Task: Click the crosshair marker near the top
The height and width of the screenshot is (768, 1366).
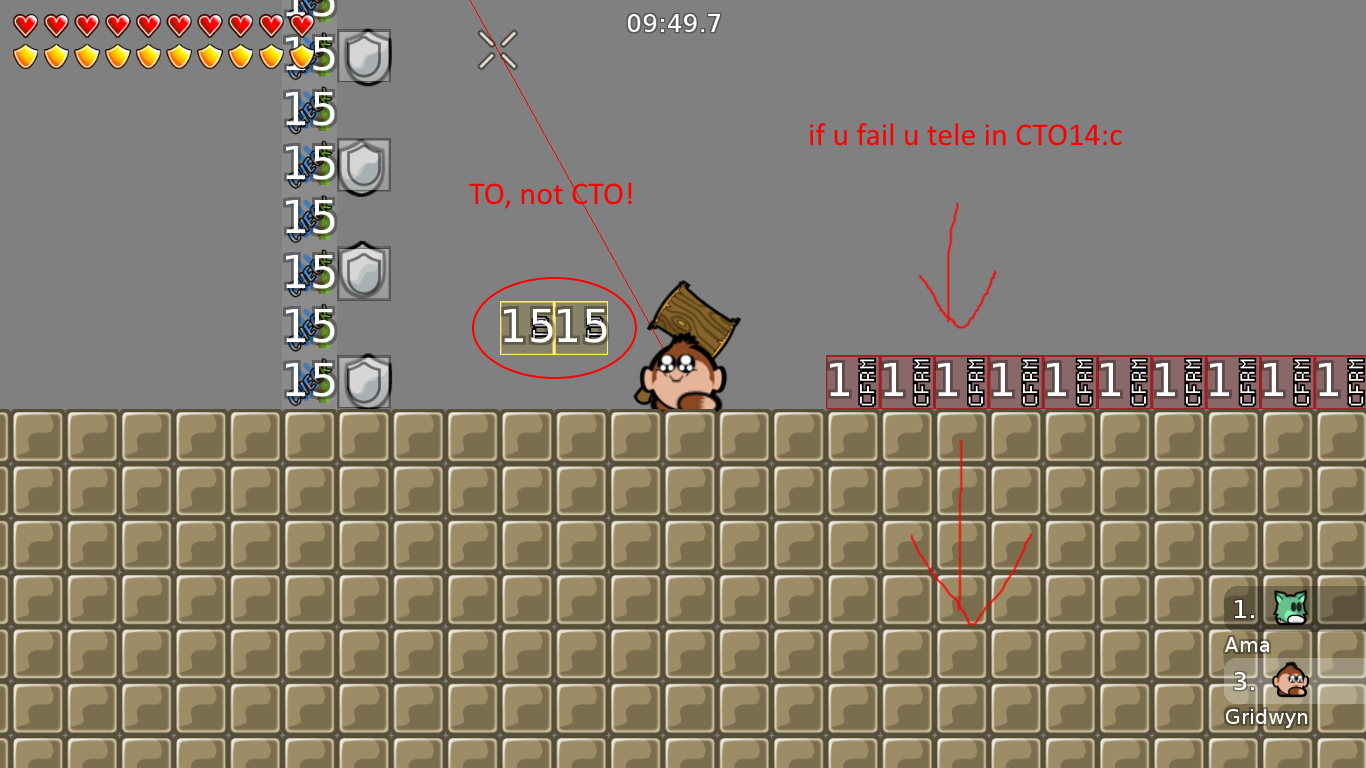Action: point(497,51)
